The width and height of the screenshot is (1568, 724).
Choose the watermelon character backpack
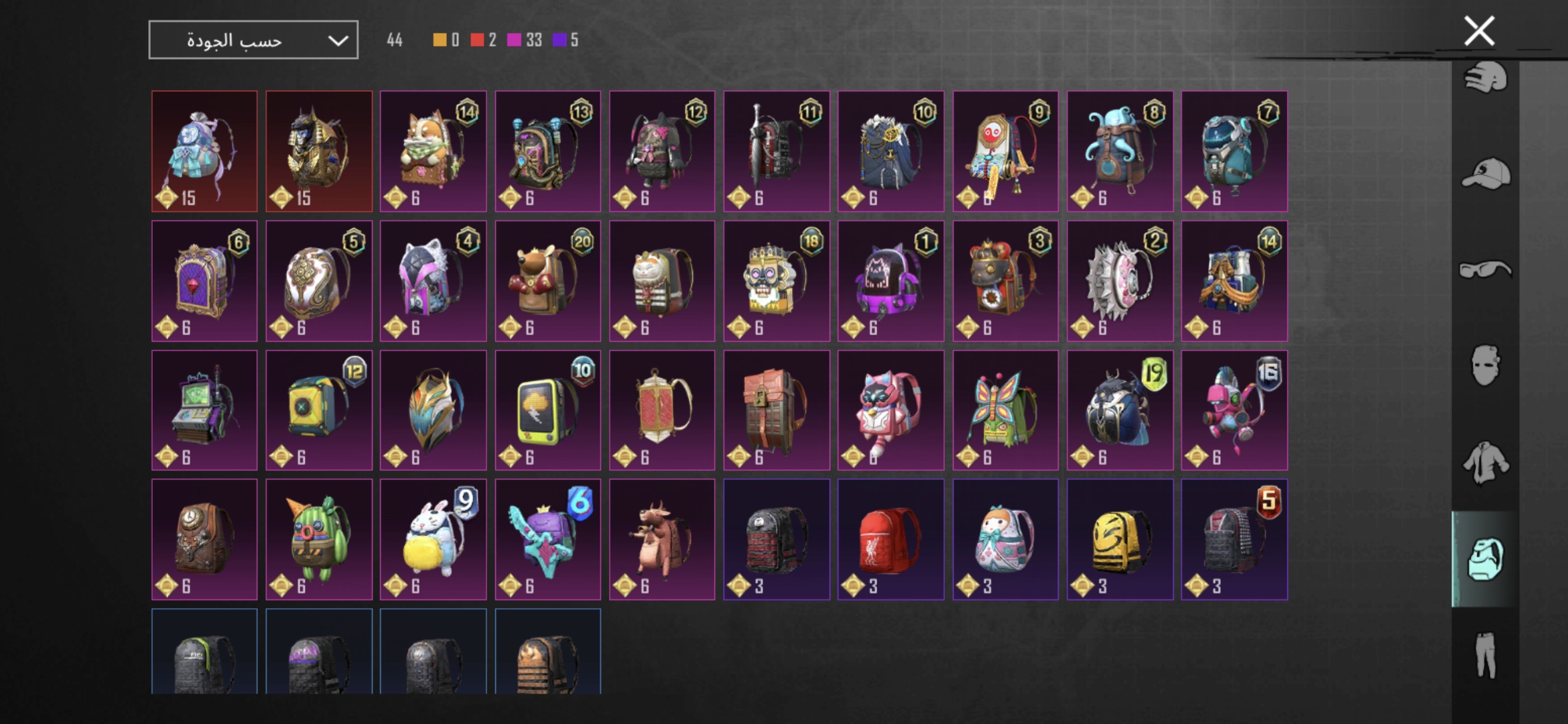(319, 540)
